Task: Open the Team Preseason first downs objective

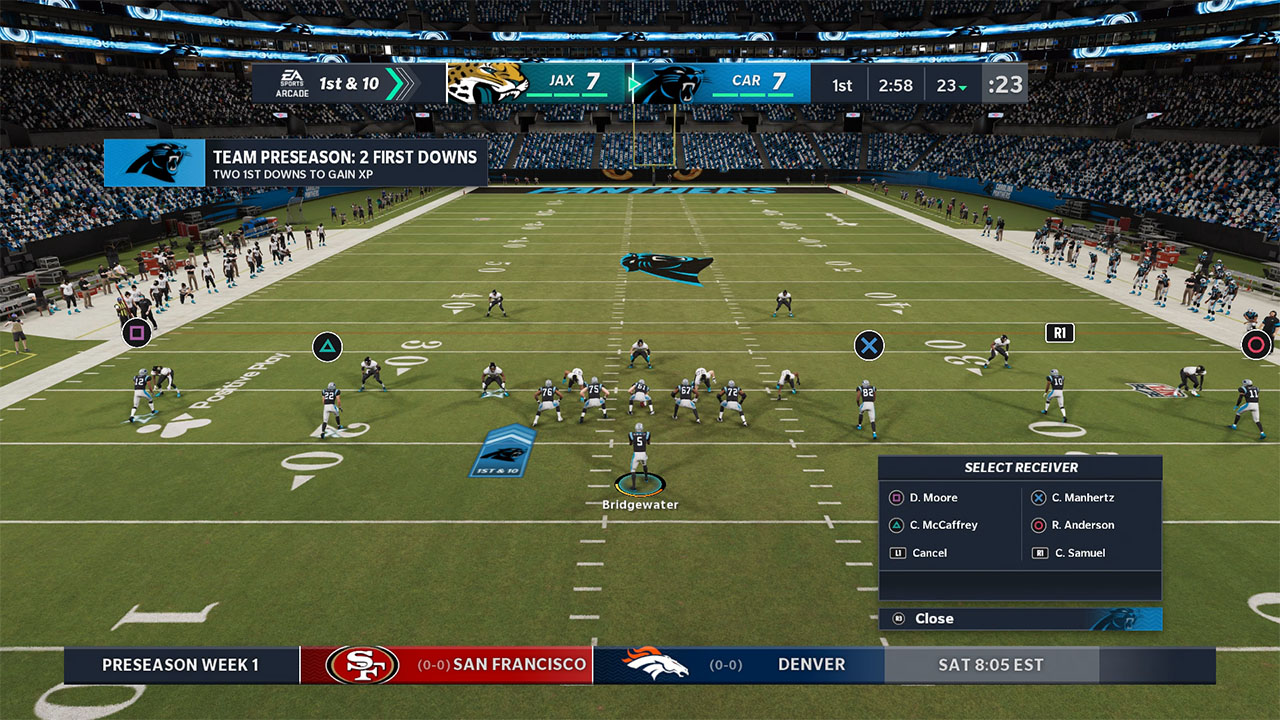Action: click(x=296, y=163)
